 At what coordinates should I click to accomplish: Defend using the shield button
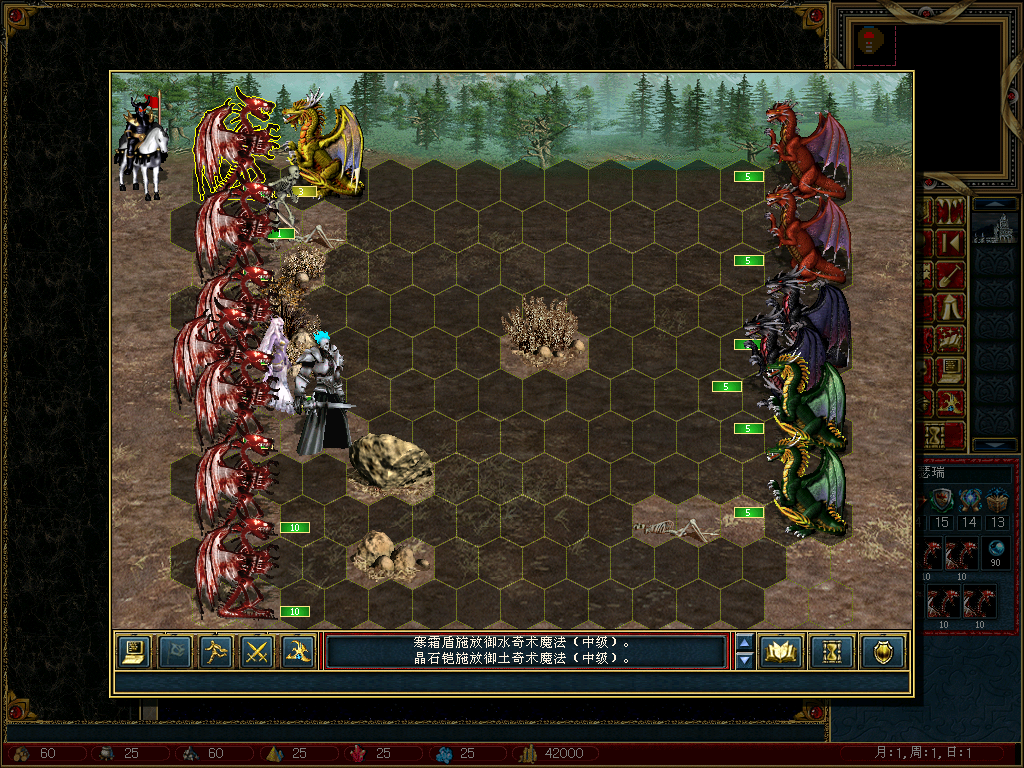pyautogui.click(x=882, y=652)
